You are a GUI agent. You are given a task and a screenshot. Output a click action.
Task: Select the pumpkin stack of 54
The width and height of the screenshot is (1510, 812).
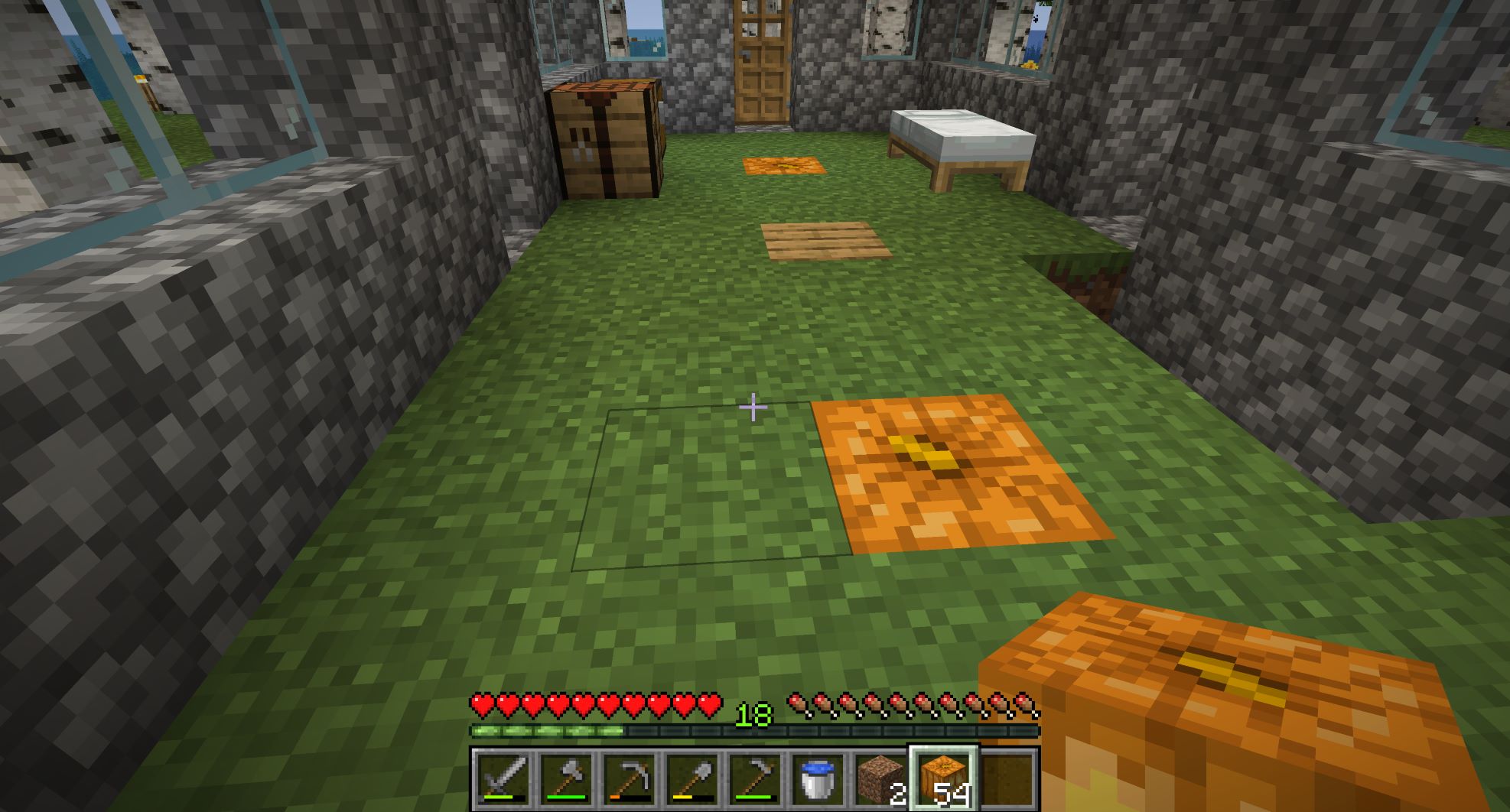click(x=943, y=778)
